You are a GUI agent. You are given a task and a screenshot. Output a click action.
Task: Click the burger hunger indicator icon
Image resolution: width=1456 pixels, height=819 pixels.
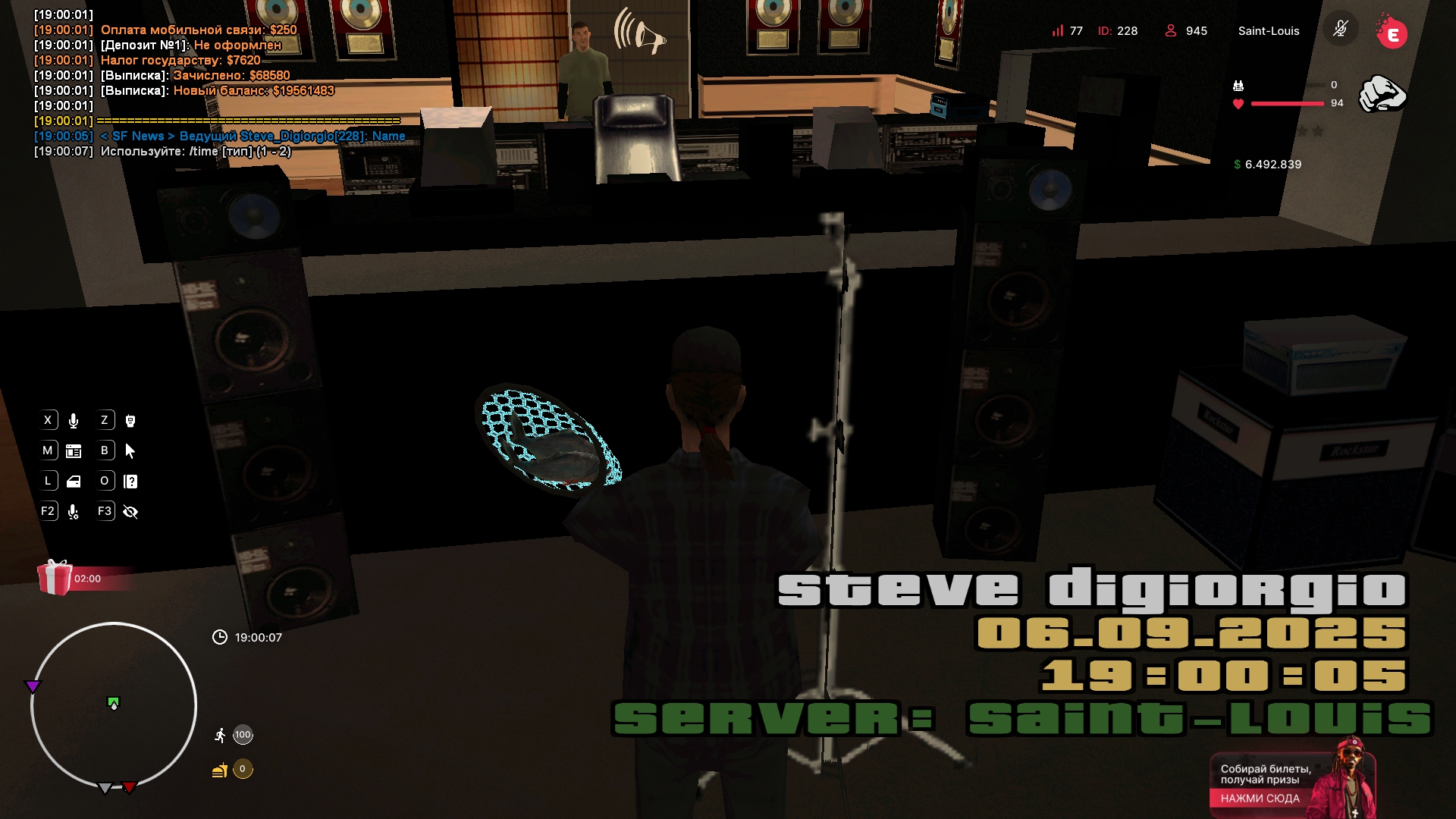pyautogui.click(x=220, y=770)
